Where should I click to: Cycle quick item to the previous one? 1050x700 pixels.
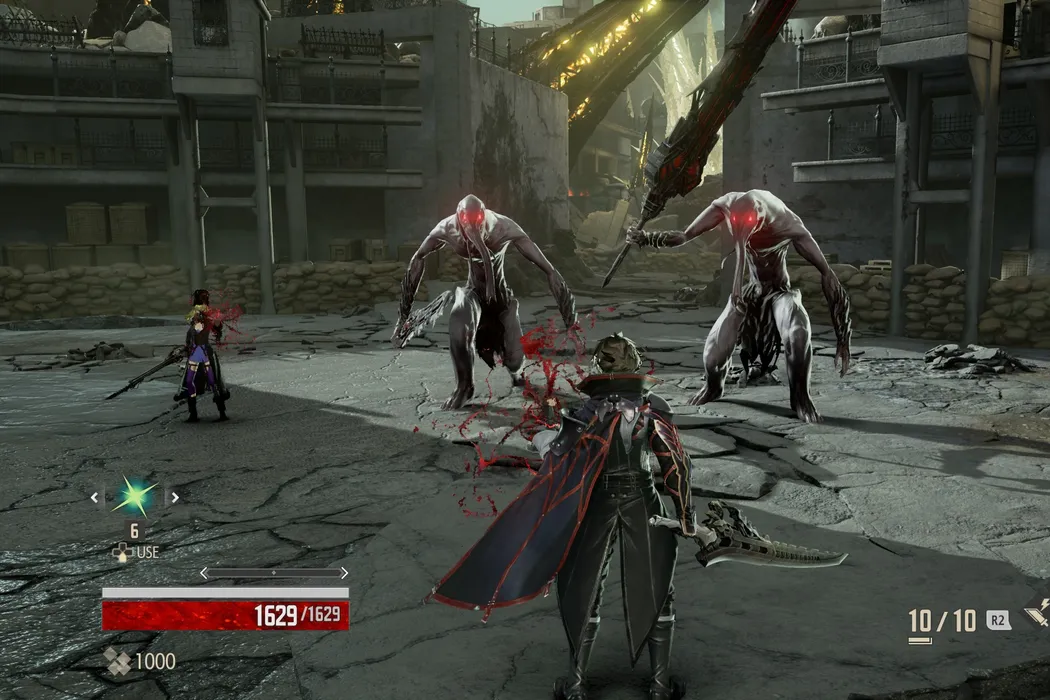tap(96, 496)
